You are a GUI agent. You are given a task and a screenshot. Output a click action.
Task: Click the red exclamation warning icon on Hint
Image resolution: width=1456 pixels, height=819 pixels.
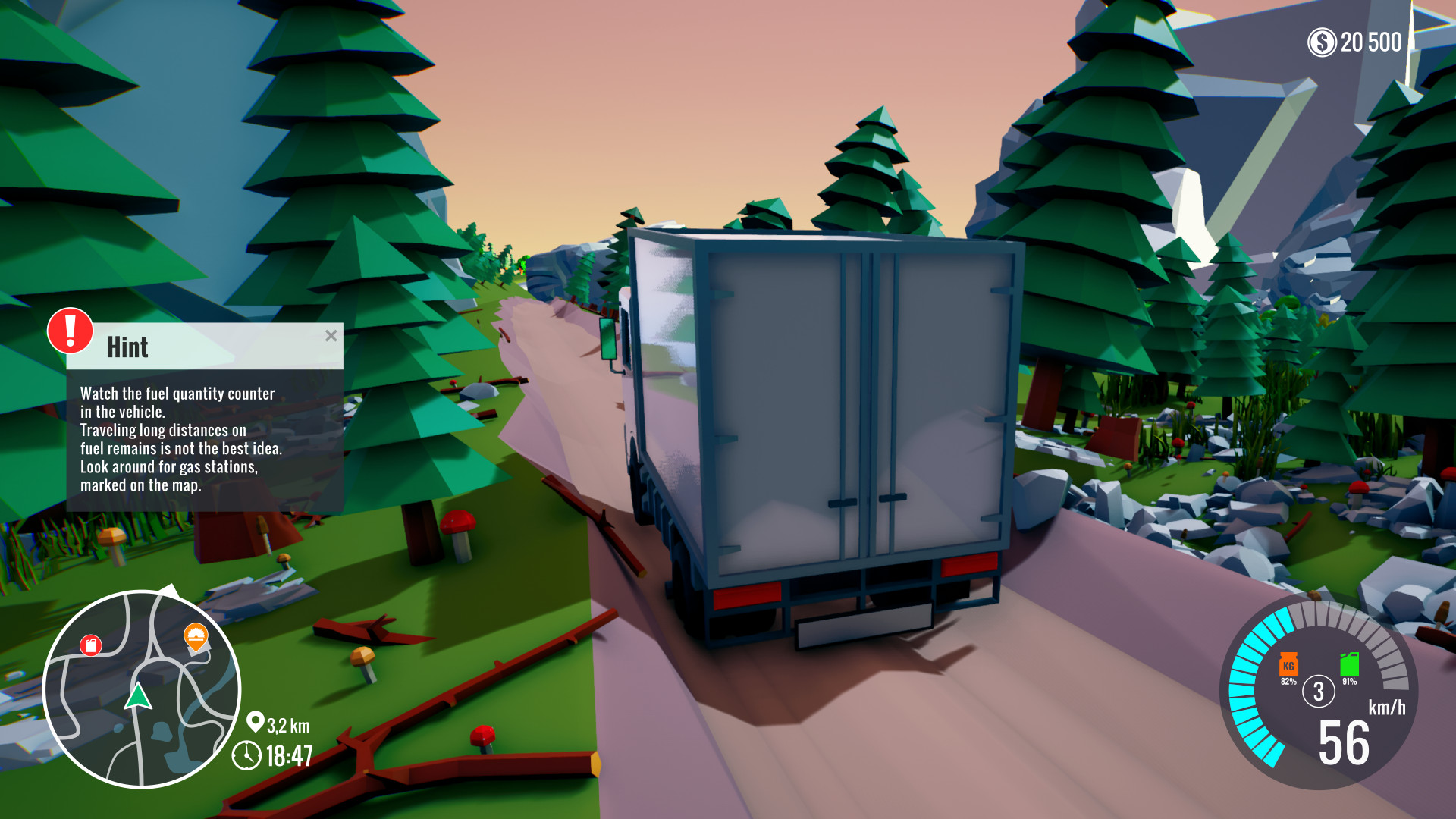(x=69, y=334)
